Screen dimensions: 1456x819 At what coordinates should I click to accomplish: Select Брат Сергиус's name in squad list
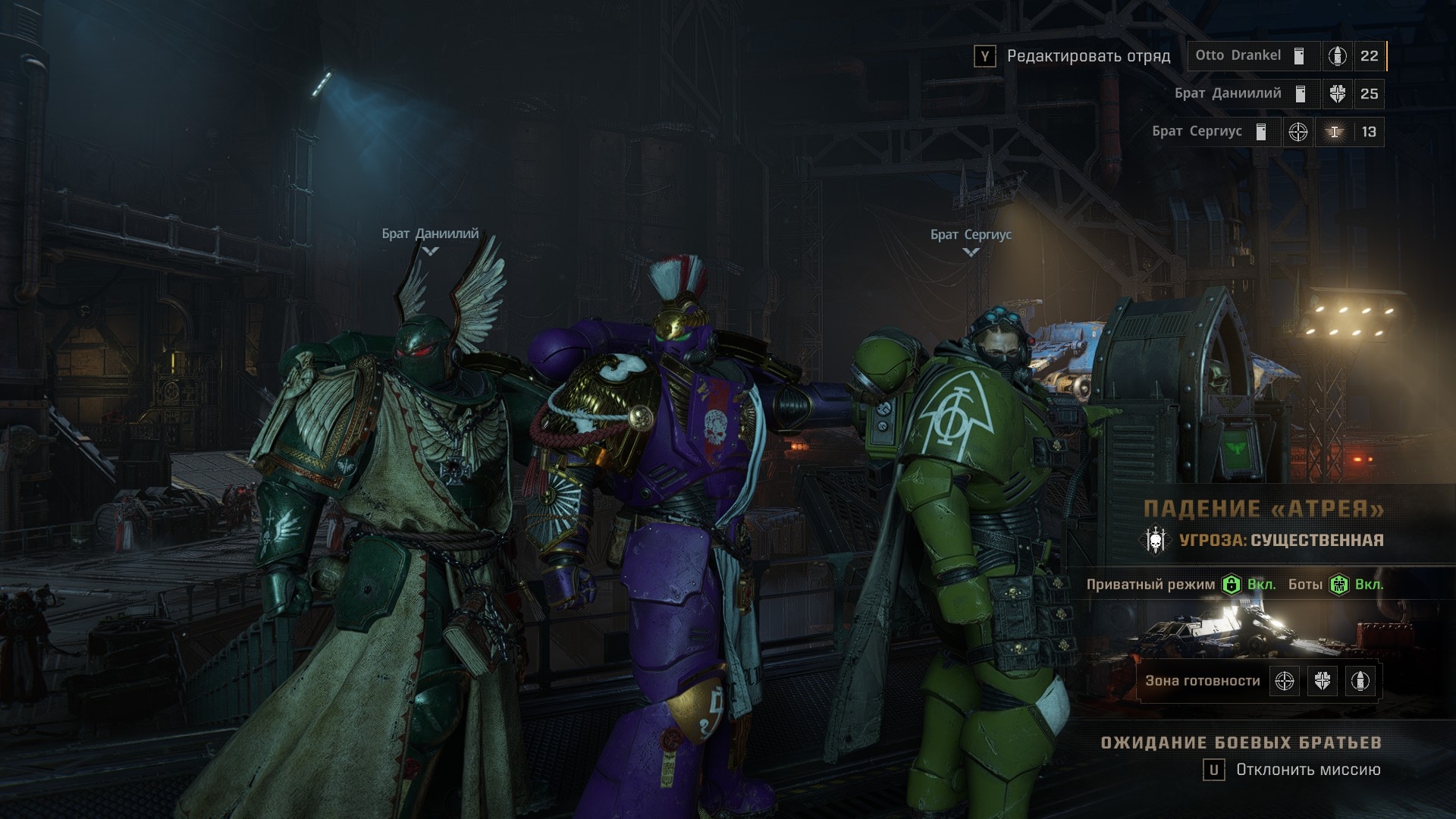tap(1197, 131)
